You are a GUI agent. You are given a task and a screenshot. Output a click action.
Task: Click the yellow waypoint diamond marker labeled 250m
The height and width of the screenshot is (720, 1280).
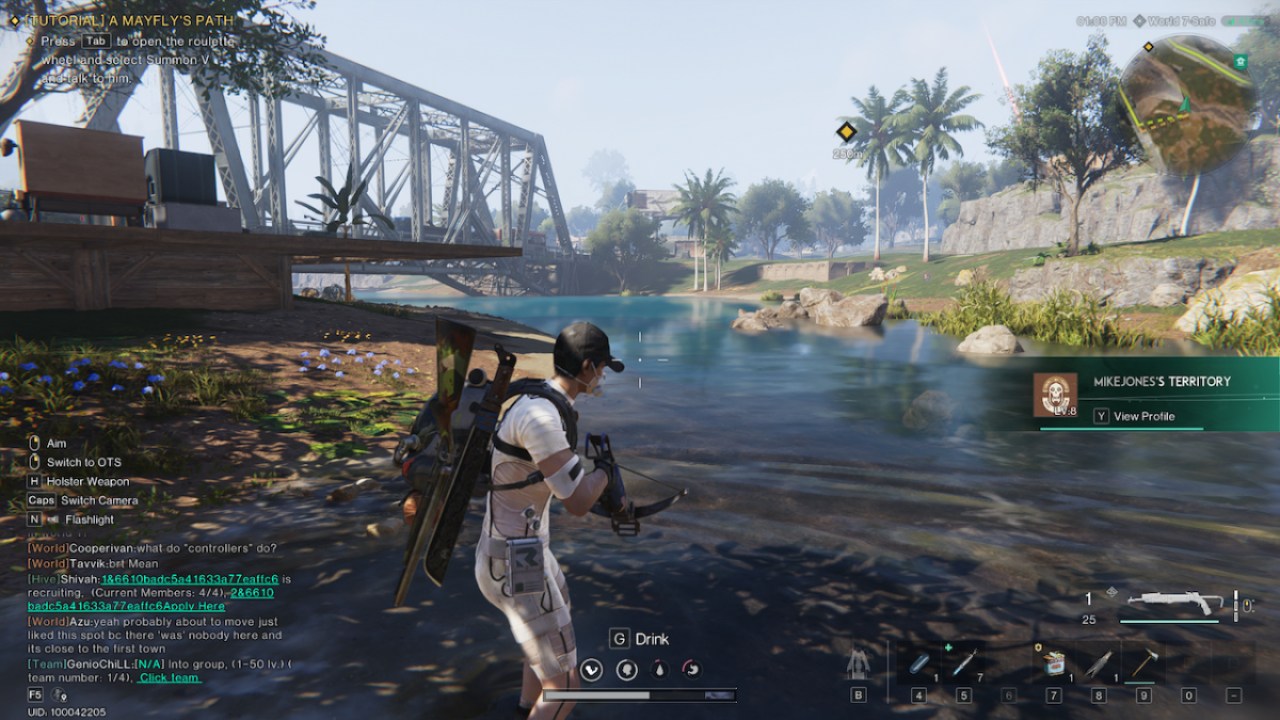point(846,131)
